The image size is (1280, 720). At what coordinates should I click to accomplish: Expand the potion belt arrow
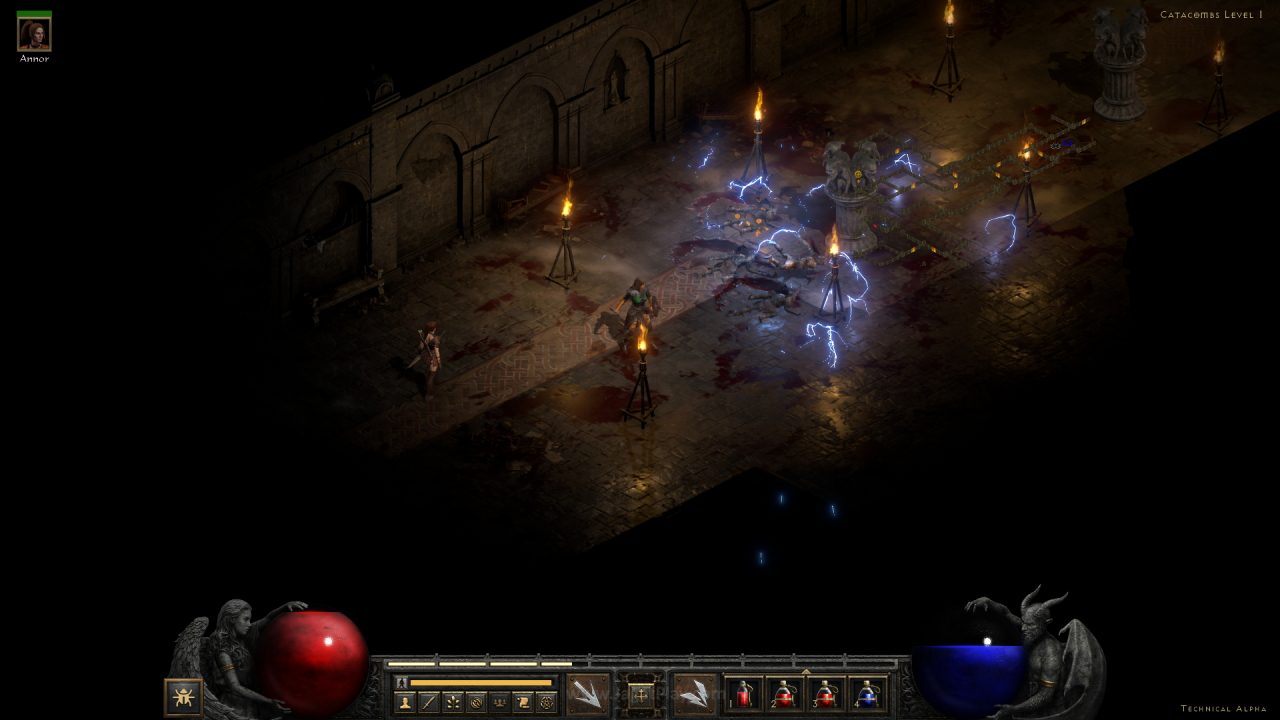[806, 671]
